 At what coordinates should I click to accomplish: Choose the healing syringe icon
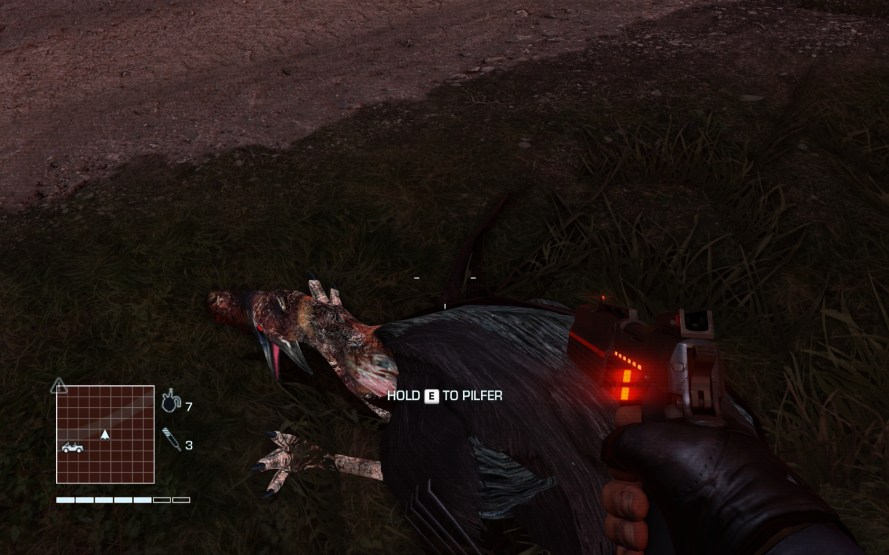tap(172, 439)
